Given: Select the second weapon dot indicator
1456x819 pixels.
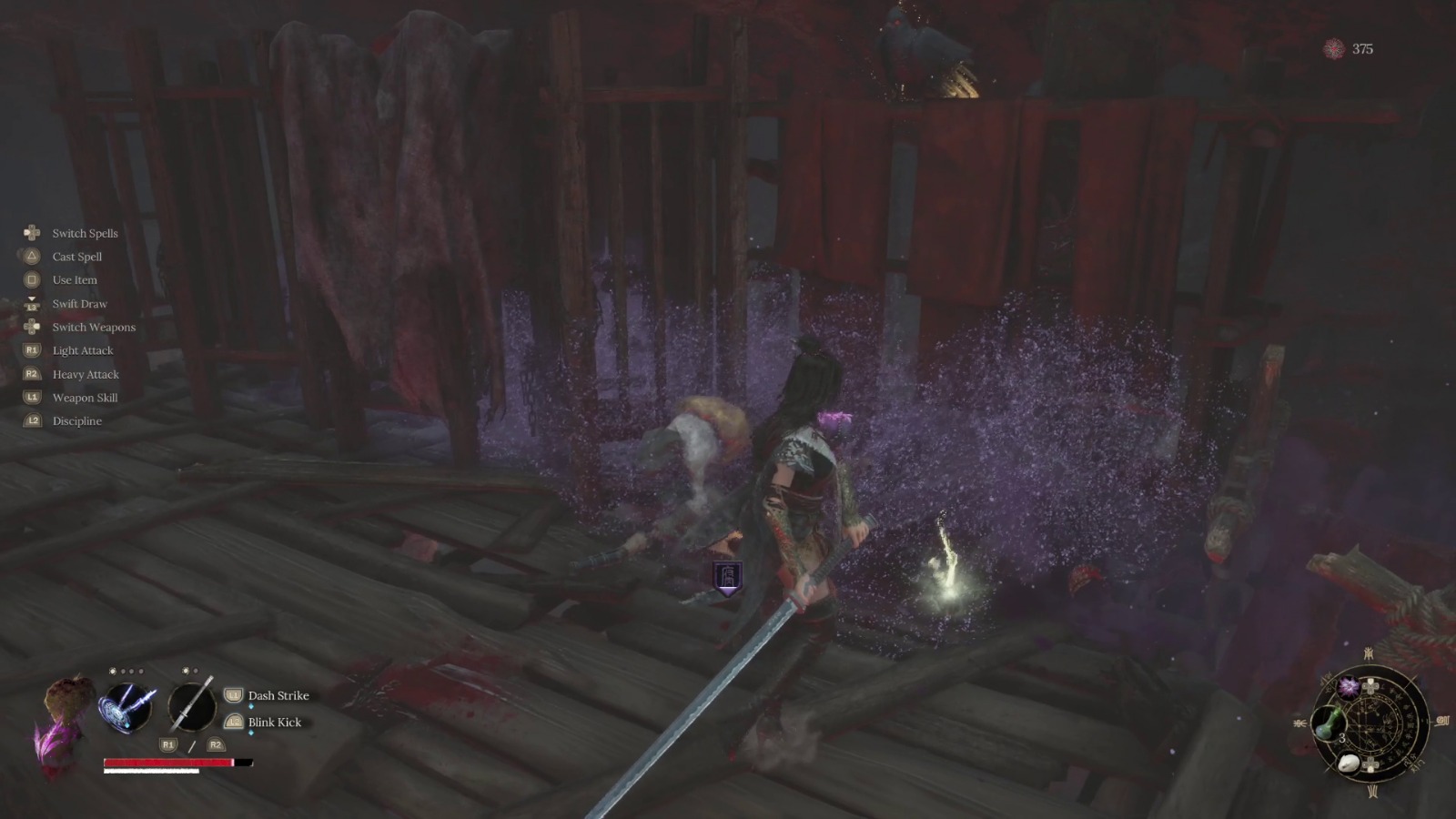Looking at the screenshot, I should point(196,671).
